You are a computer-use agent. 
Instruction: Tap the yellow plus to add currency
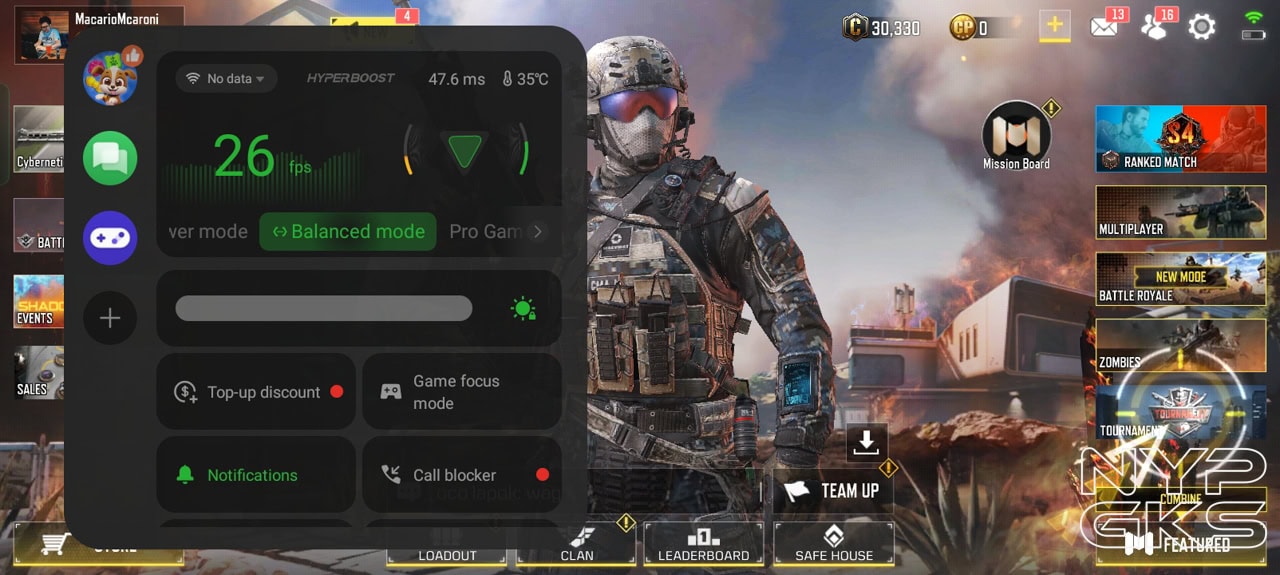pos(1054,26)
